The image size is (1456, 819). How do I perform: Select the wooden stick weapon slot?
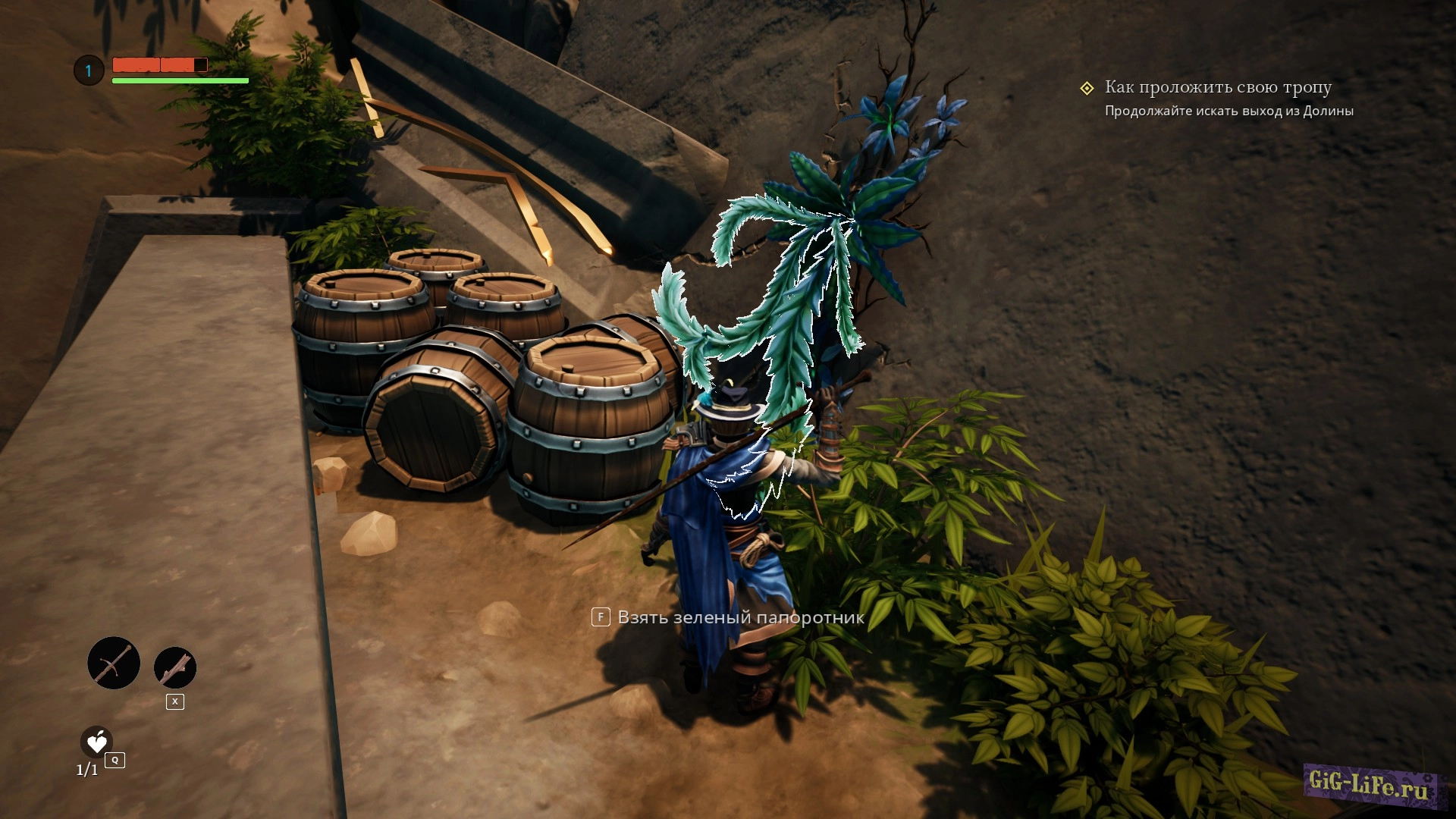[x=175, y=668]
